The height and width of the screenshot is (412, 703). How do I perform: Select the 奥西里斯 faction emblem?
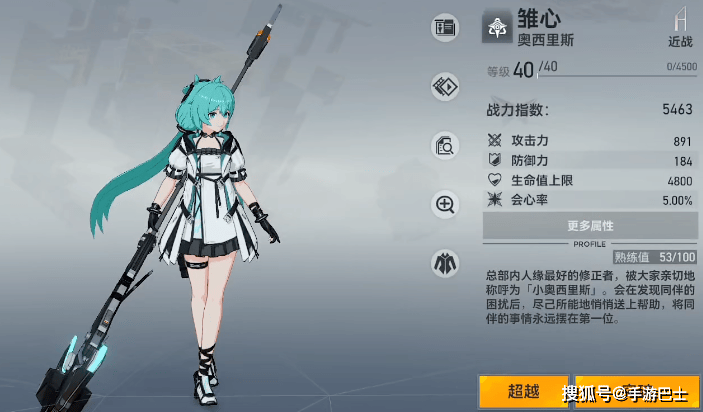(497, 28)
